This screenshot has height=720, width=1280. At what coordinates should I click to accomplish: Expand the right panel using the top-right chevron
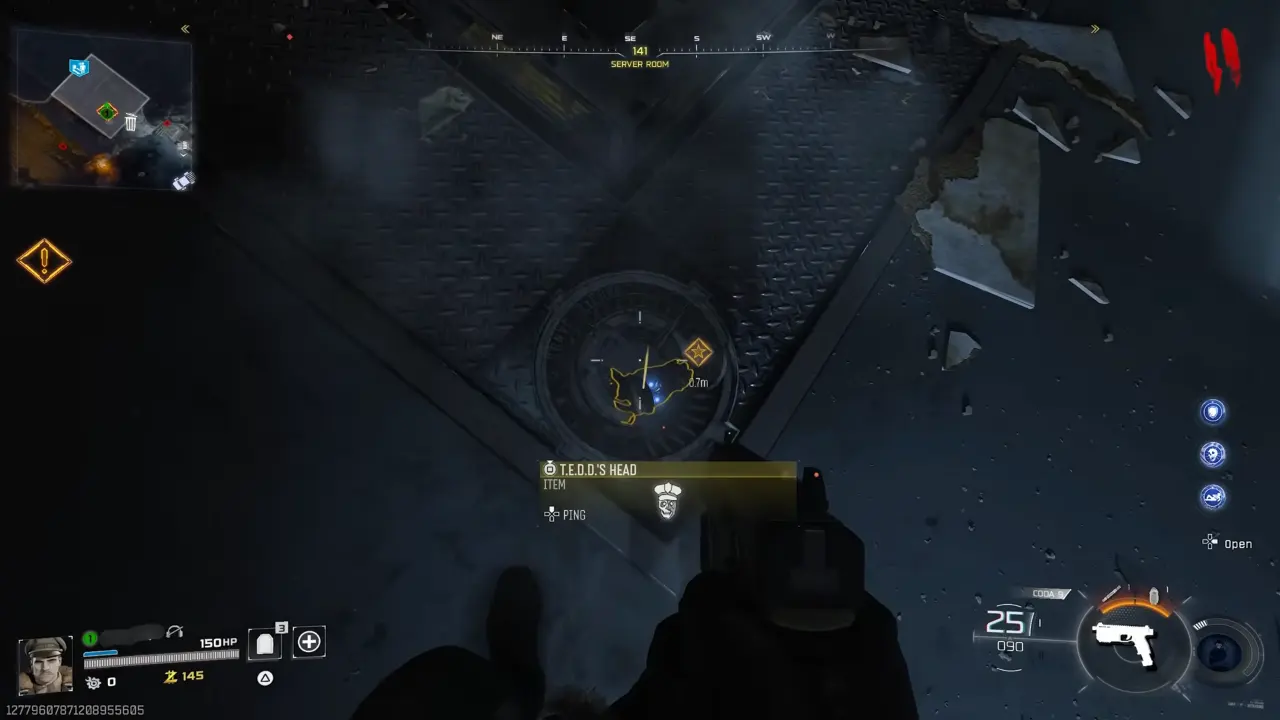tap(1095, 28)
